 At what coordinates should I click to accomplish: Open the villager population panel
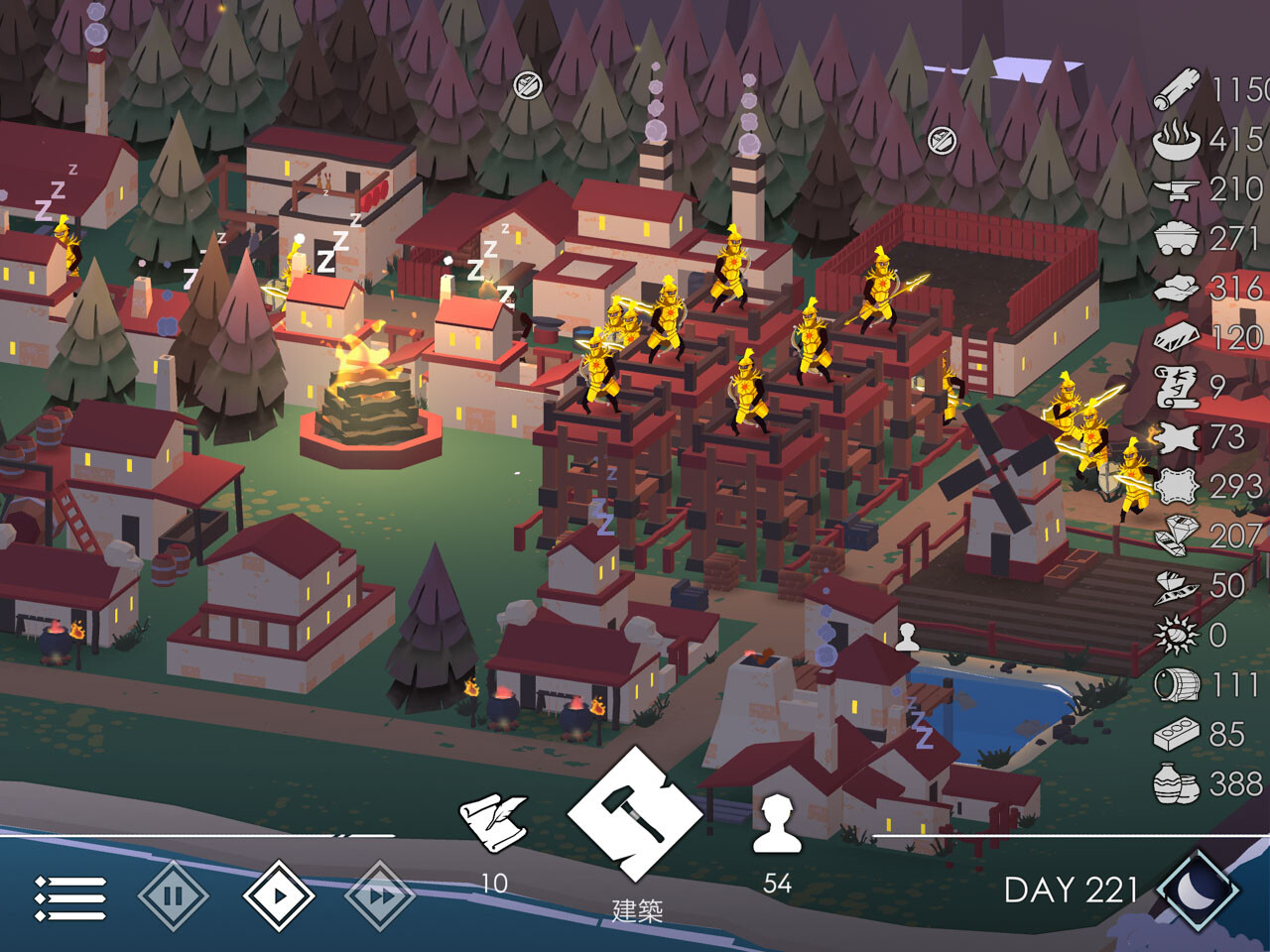point(777,823)
